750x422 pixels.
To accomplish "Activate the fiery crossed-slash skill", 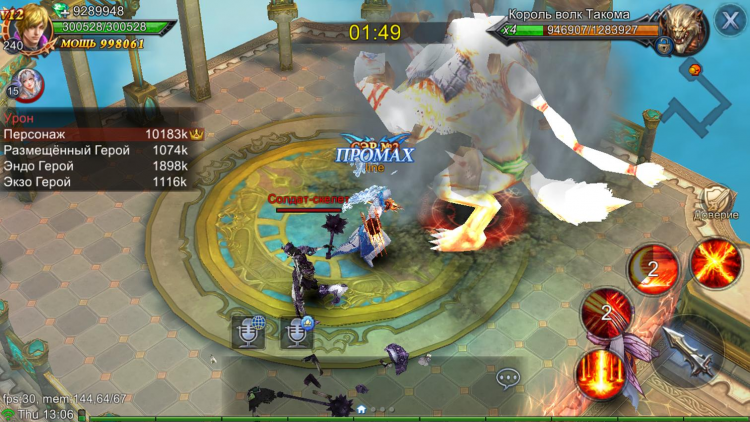I will click(x=714, y=264).
